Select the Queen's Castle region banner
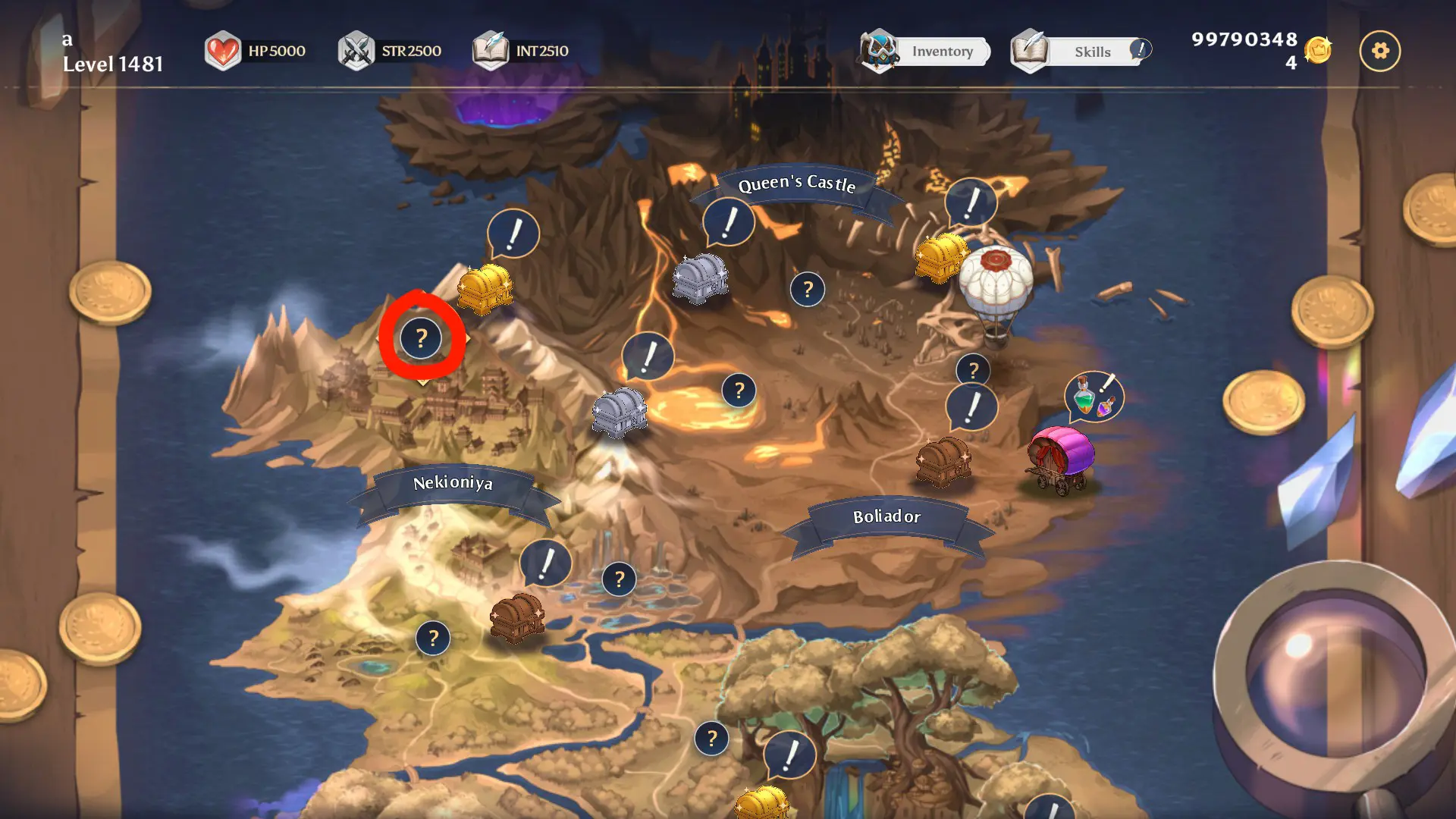This screenshot has height=819, width=1456. (x=796, y=184)
